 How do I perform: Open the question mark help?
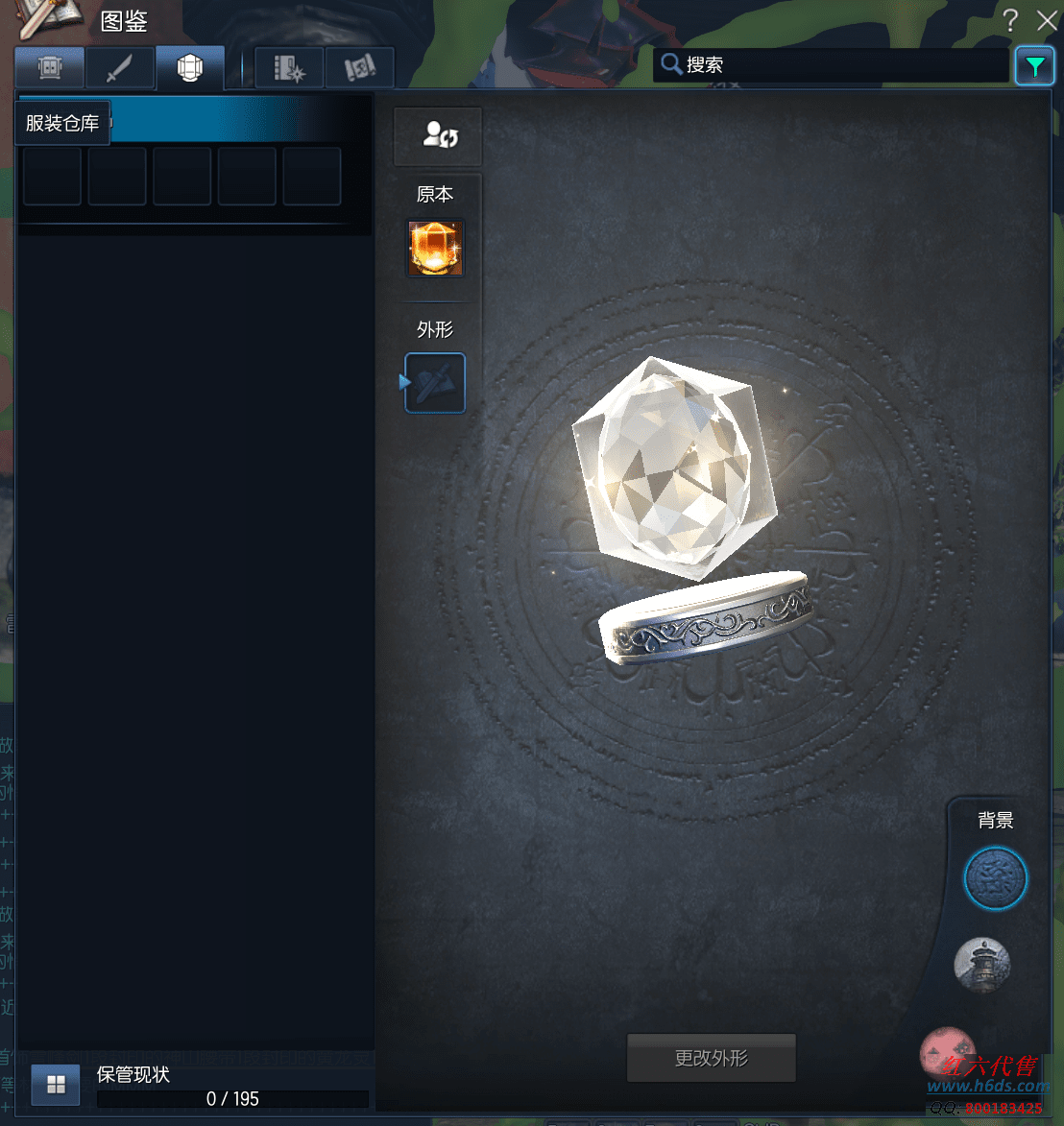click(1010, 20)
